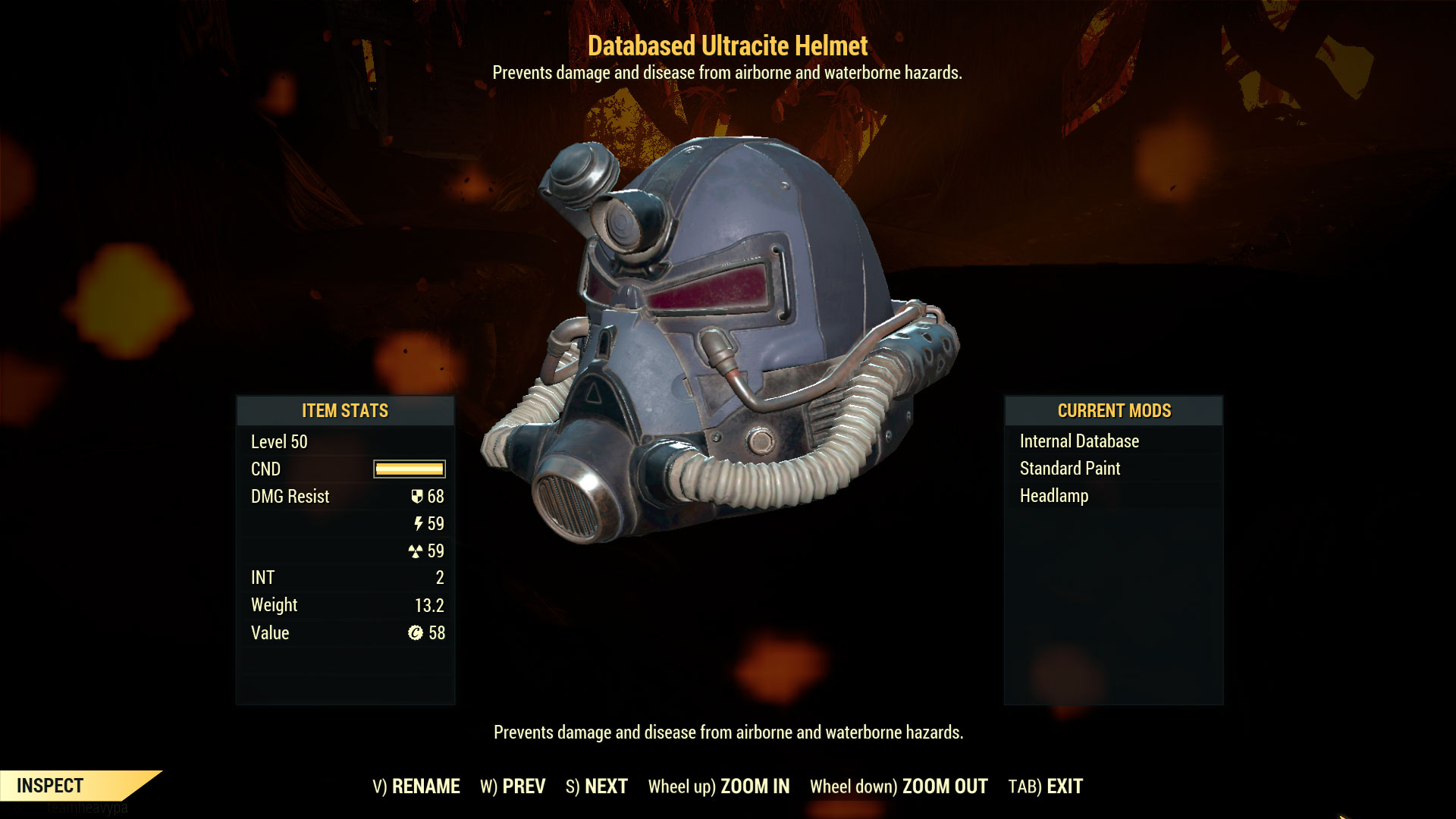1456x819 pixels.
Task: Click the CURRENT MODS panel header
Action: [x=1114, y=411]
